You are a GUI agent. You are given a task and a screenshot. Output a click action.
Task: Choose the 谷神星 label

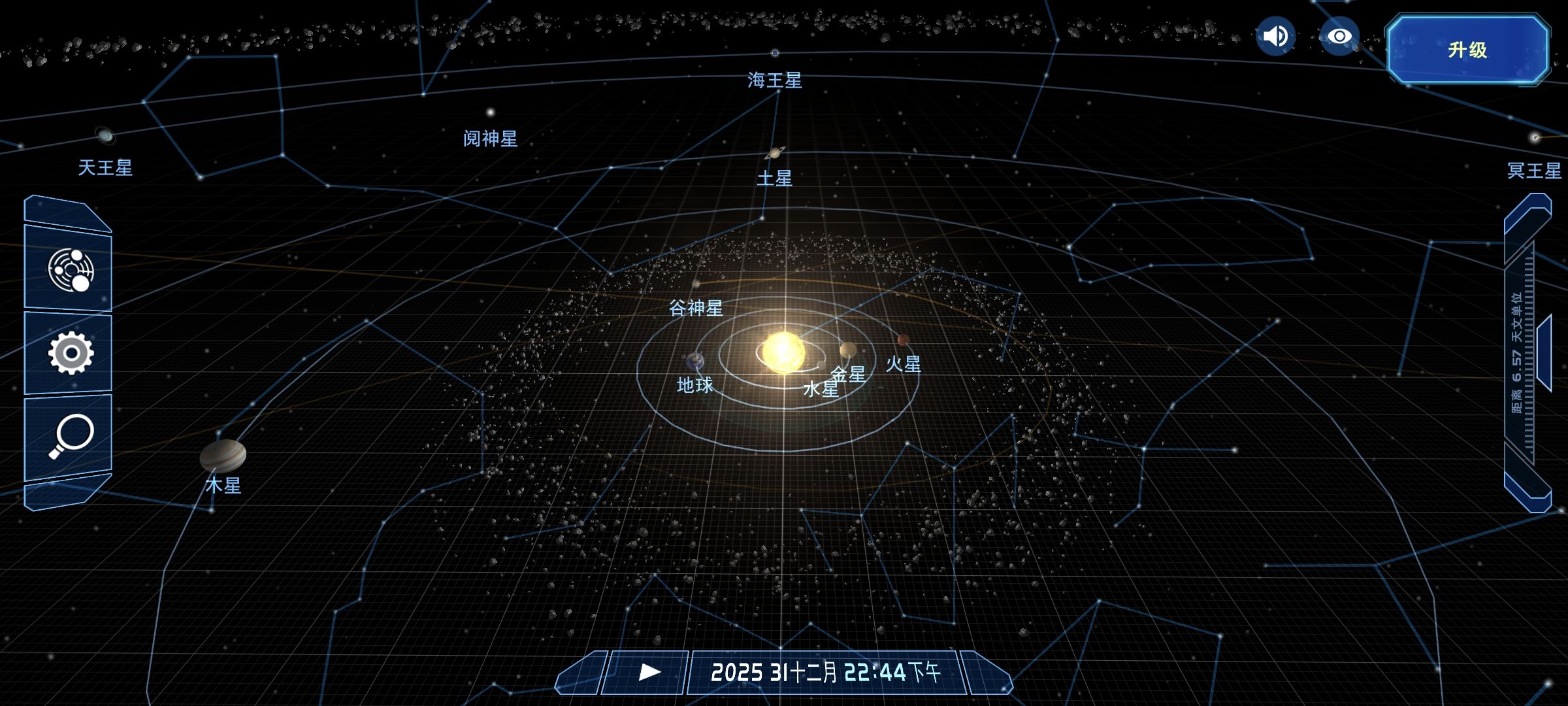point(696,308)
